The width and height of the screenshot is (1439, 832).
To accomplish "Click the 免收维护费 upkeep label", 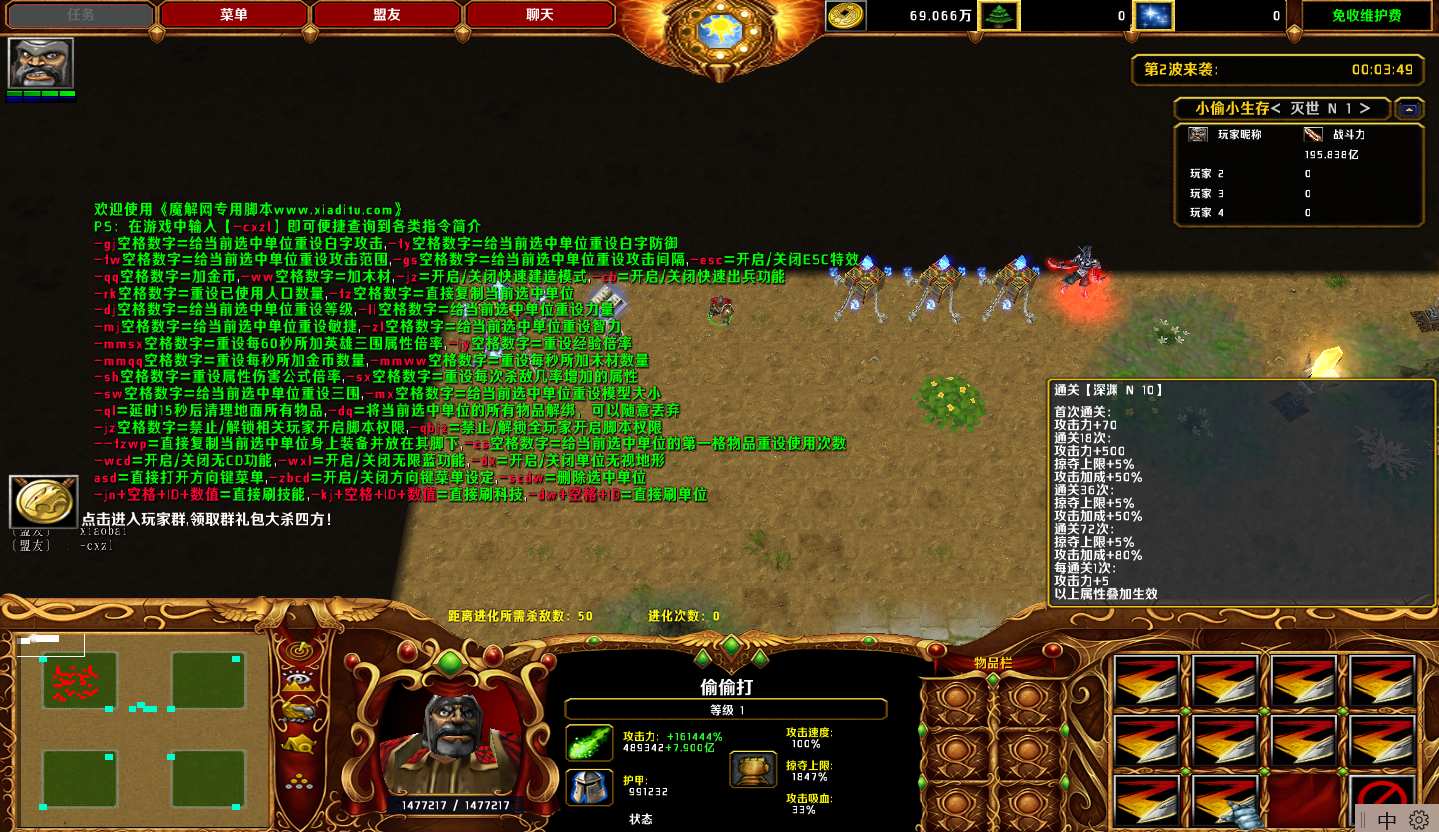I will (1366, 15).
